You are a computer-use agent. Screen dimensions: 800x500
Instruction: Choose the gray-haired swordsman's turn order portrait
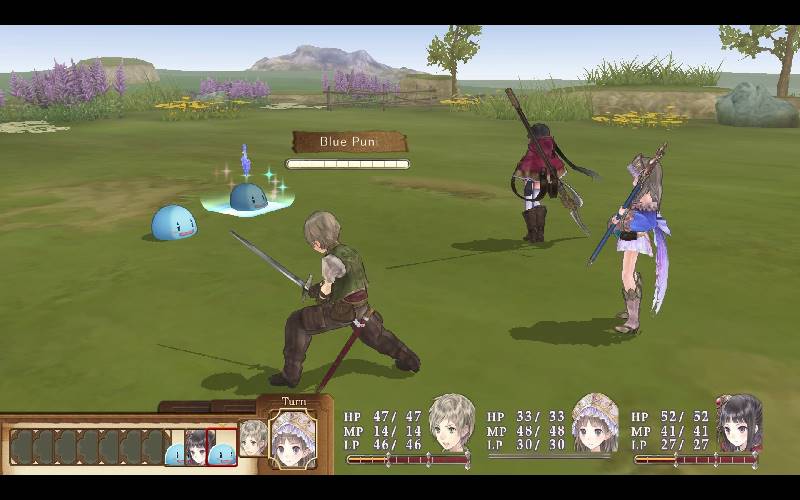click(x=254, y=437)
